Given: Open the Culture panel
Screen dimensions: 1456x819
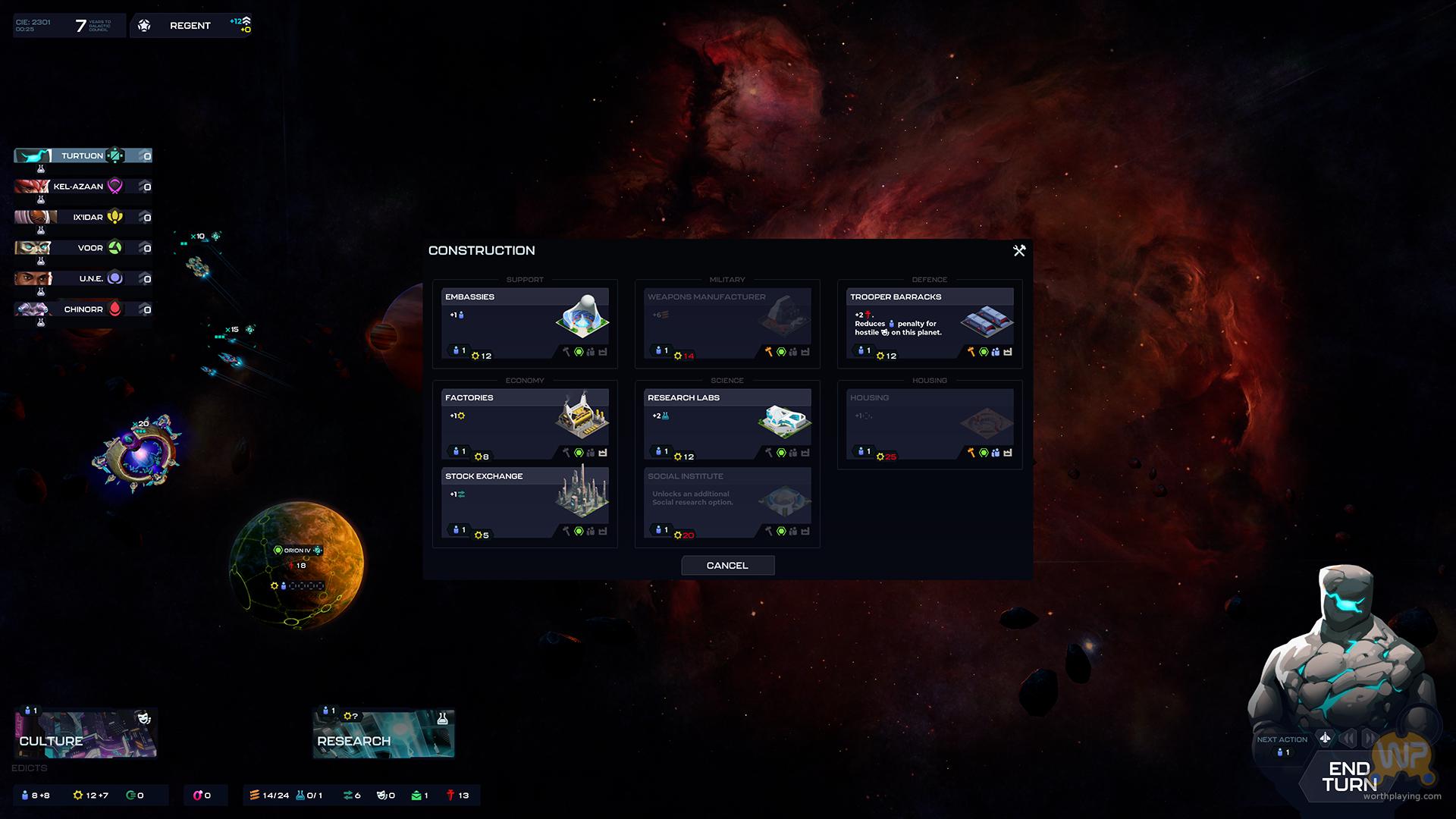Looking at the screenshot, I should 85,734.
